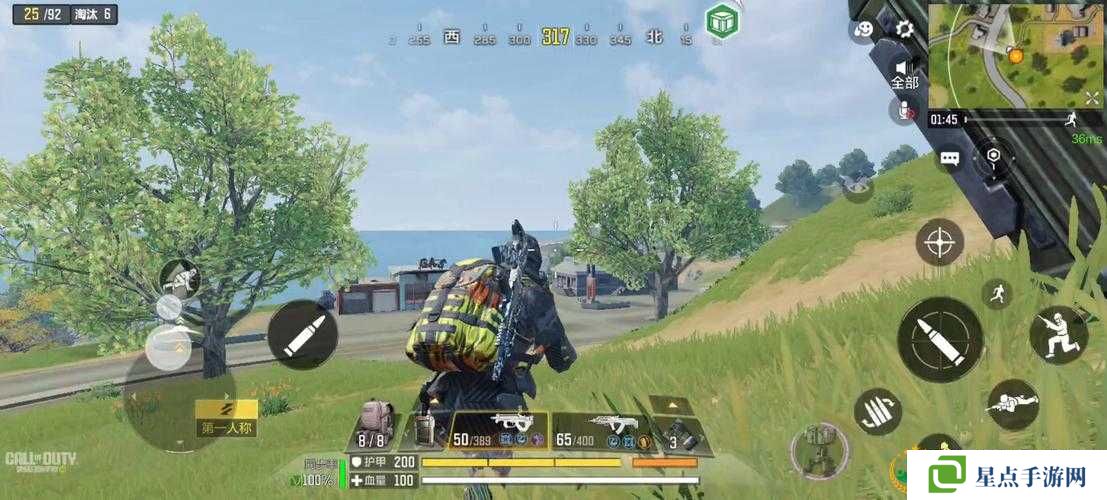Tap the crouch stance button
1107x500 pixels.
coord(1058,334)
